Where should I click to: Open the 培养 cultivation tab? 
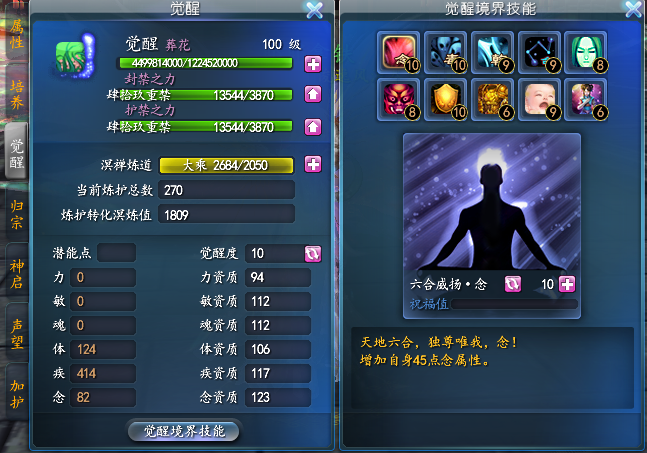[17, 92]
